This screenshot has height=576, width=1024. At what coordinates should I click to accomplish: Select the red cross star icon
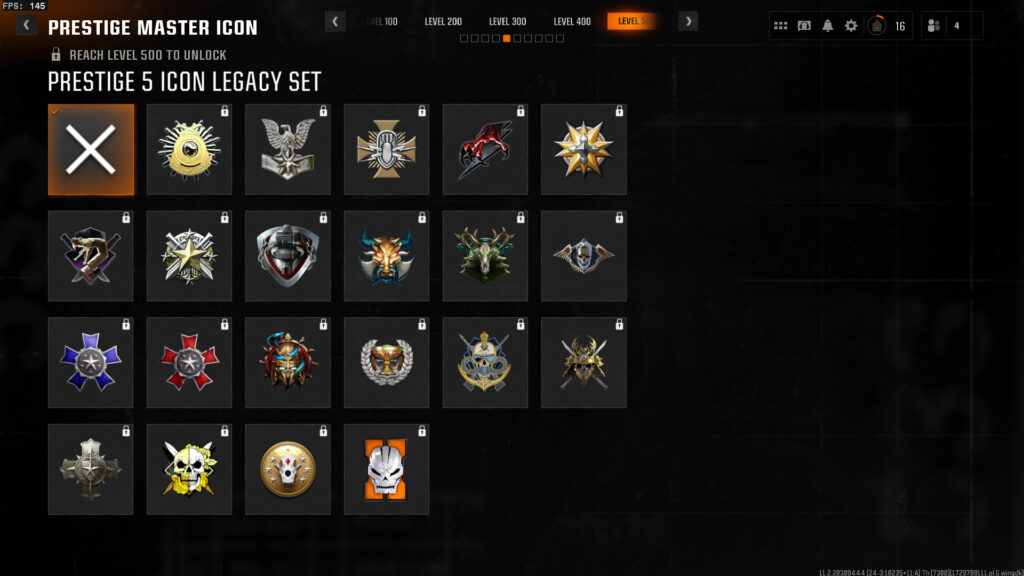189,362
